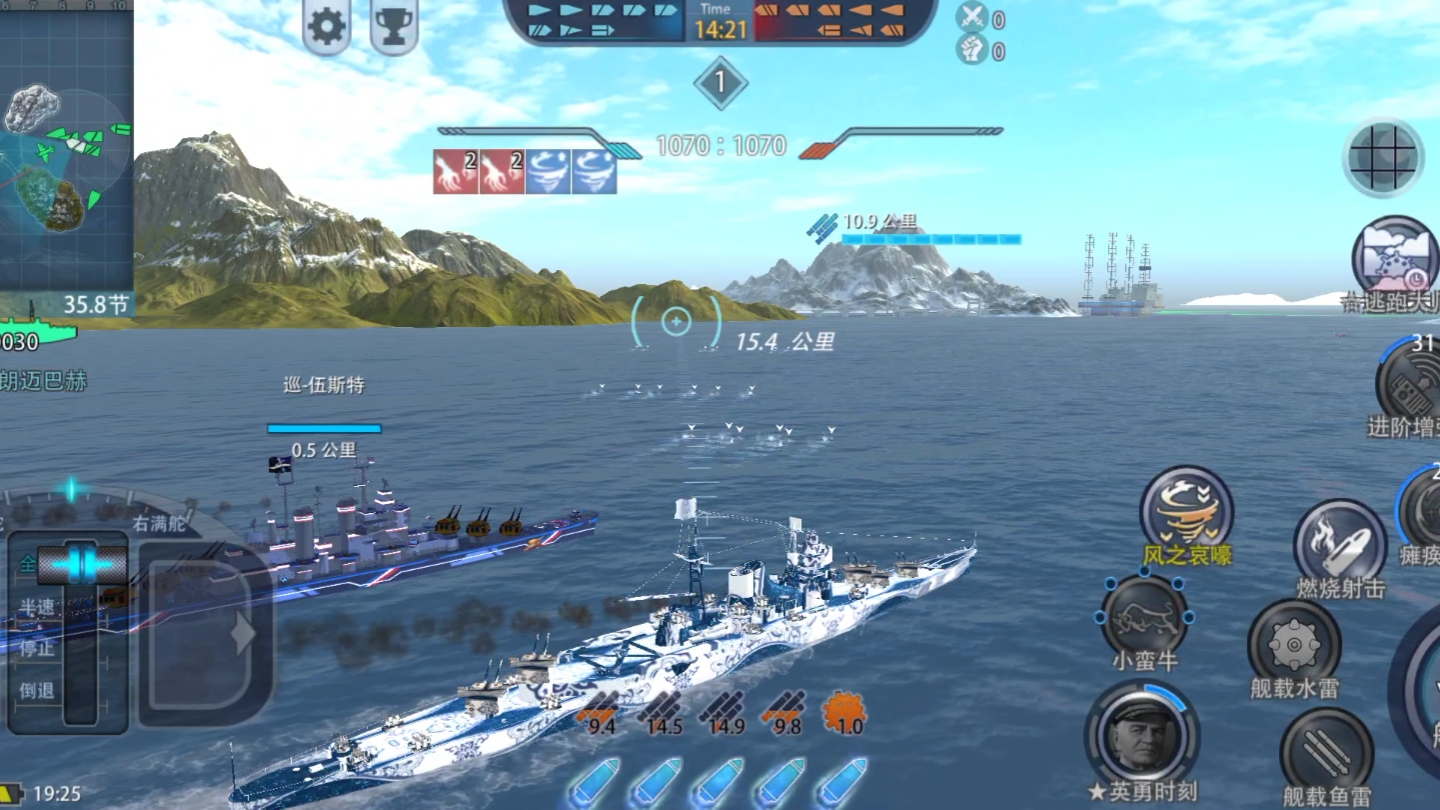Open the gear settings menu
1440x810 pixels.
(x=327, y=26)
